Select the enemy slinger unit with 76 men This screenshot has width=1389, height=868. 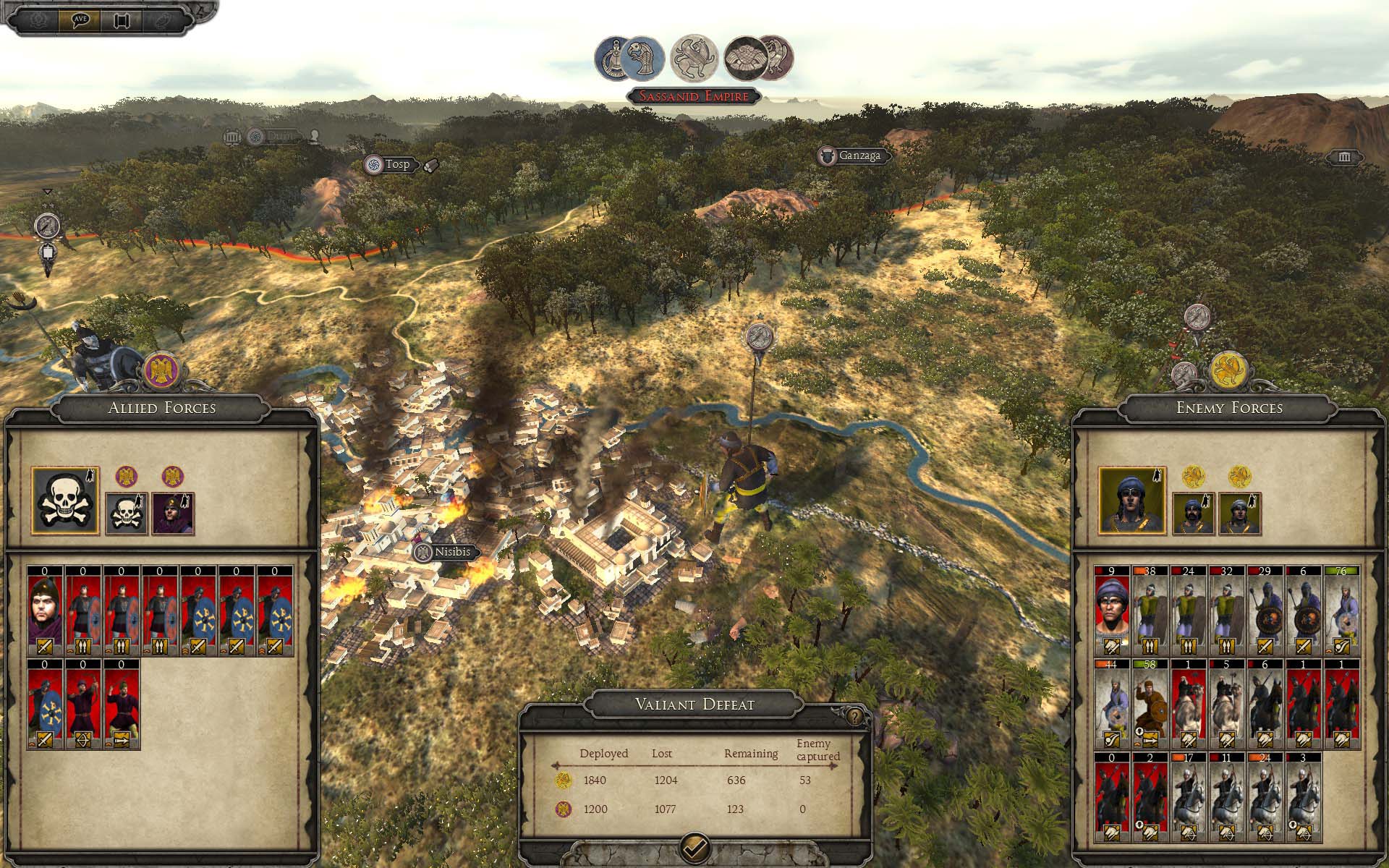1341,611
